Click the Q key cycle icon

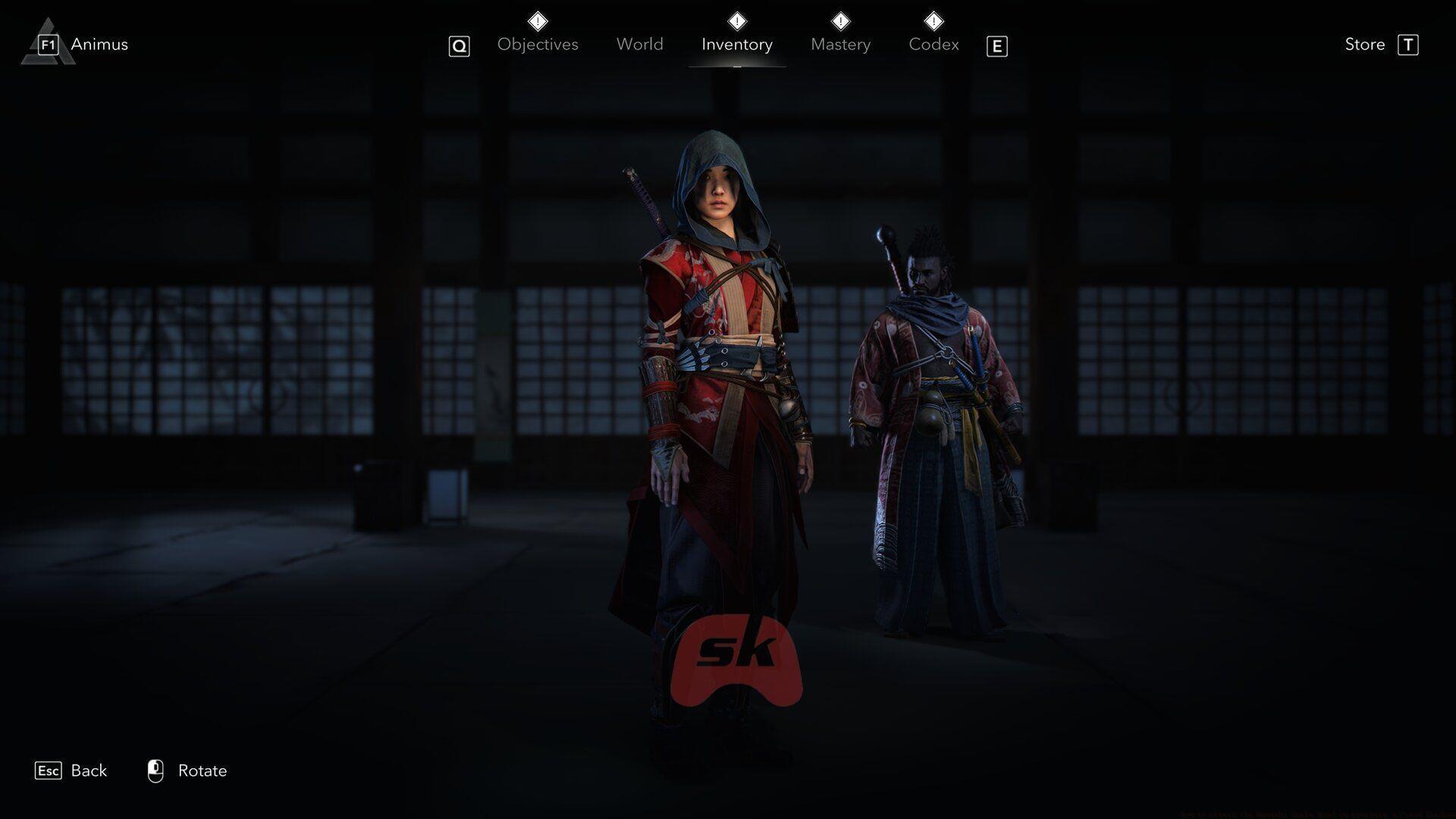point(459,45)
